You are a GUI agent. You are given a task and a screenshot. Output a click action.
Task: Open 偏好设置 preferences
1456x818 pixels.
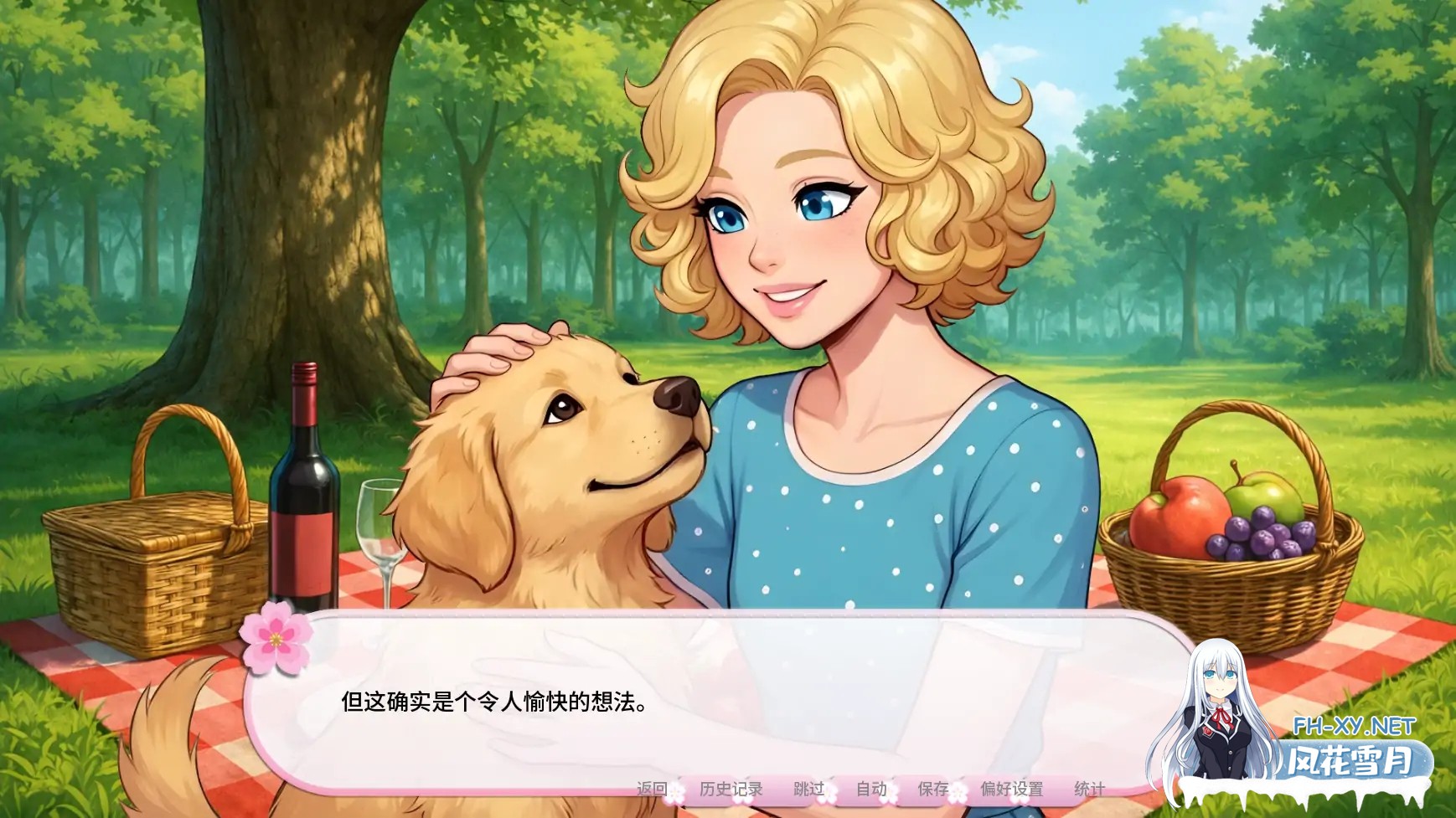(x=1012, y=788)
